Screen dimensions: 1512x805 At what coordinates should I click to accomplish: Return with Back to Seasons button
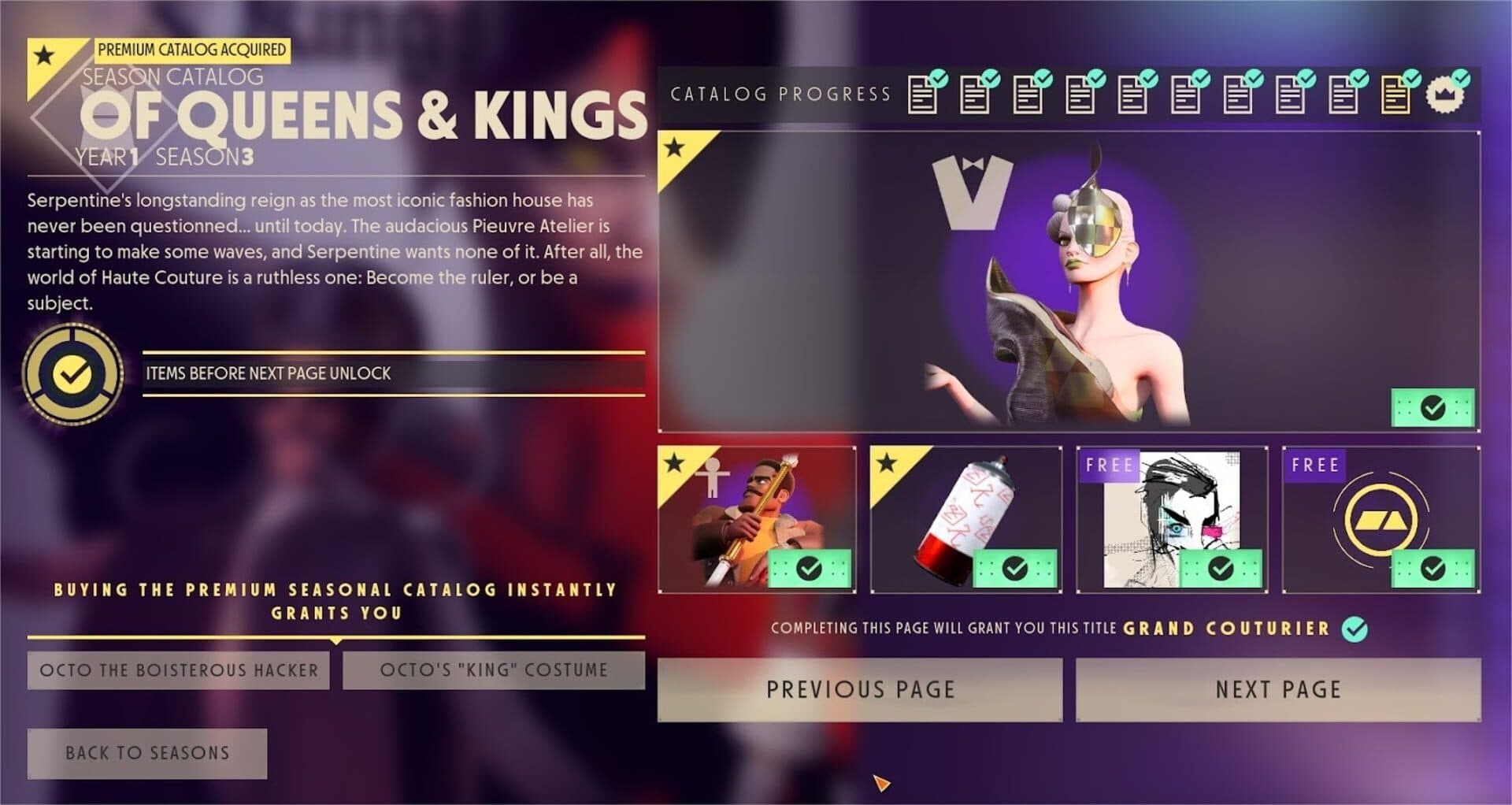pos(147,753)
